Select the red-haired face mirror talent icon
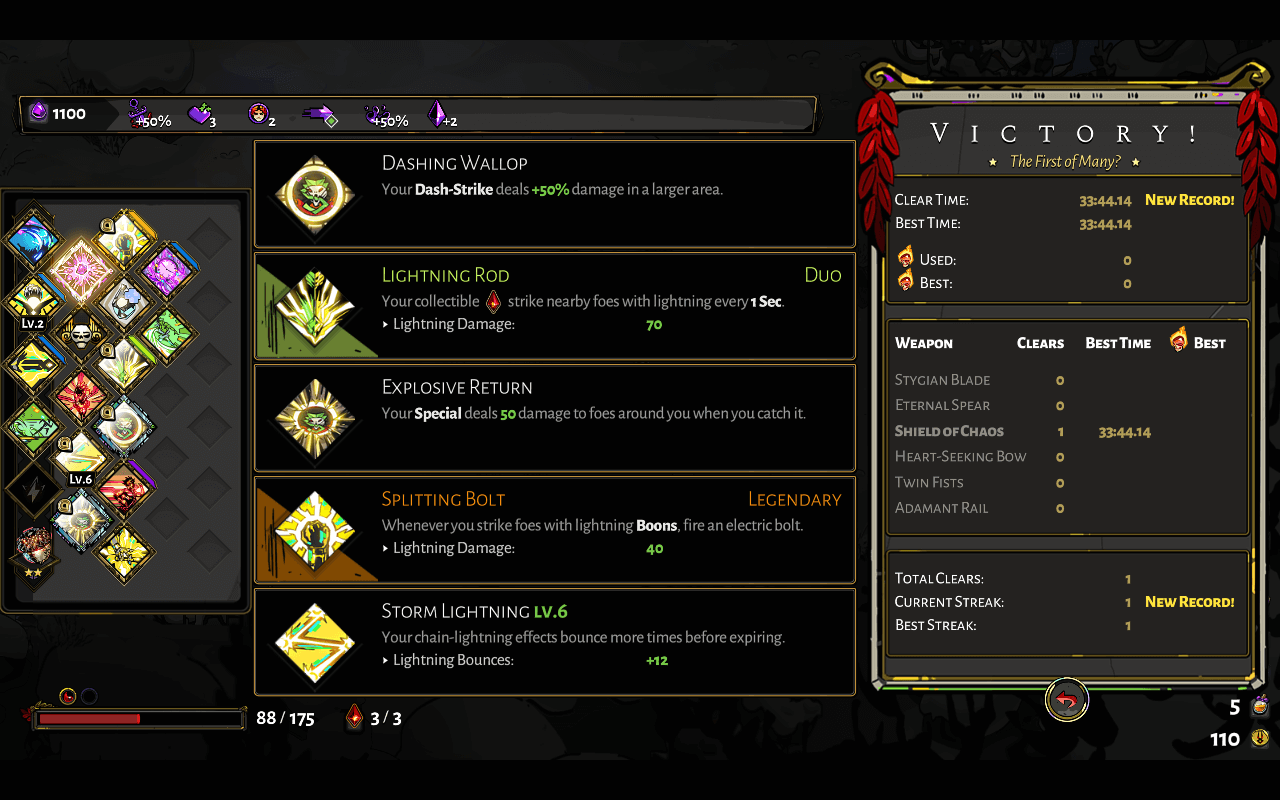The image size is (1280, 800). (260, 115)
